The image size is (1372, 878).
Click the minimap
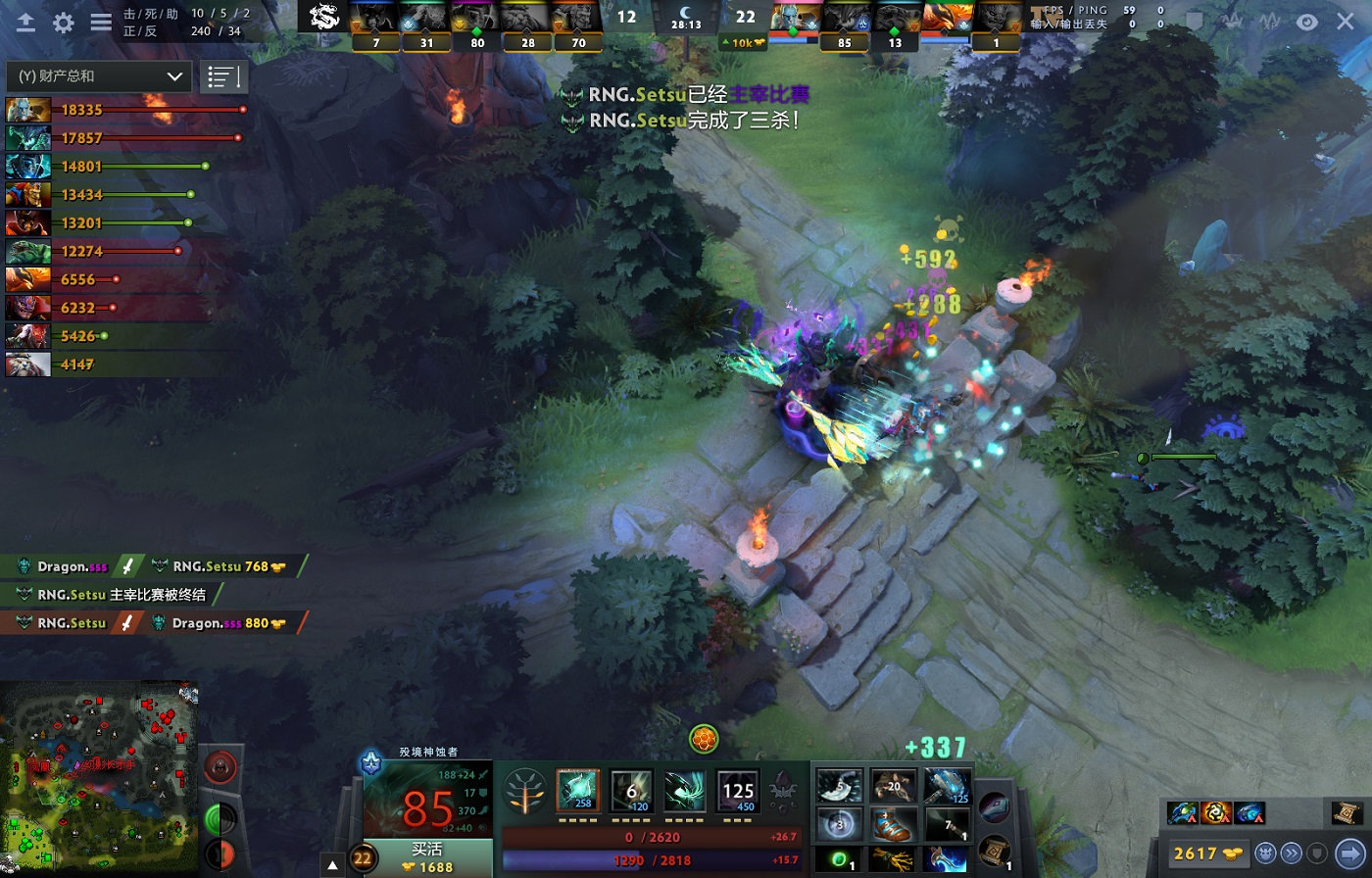[x=98, y=778]
